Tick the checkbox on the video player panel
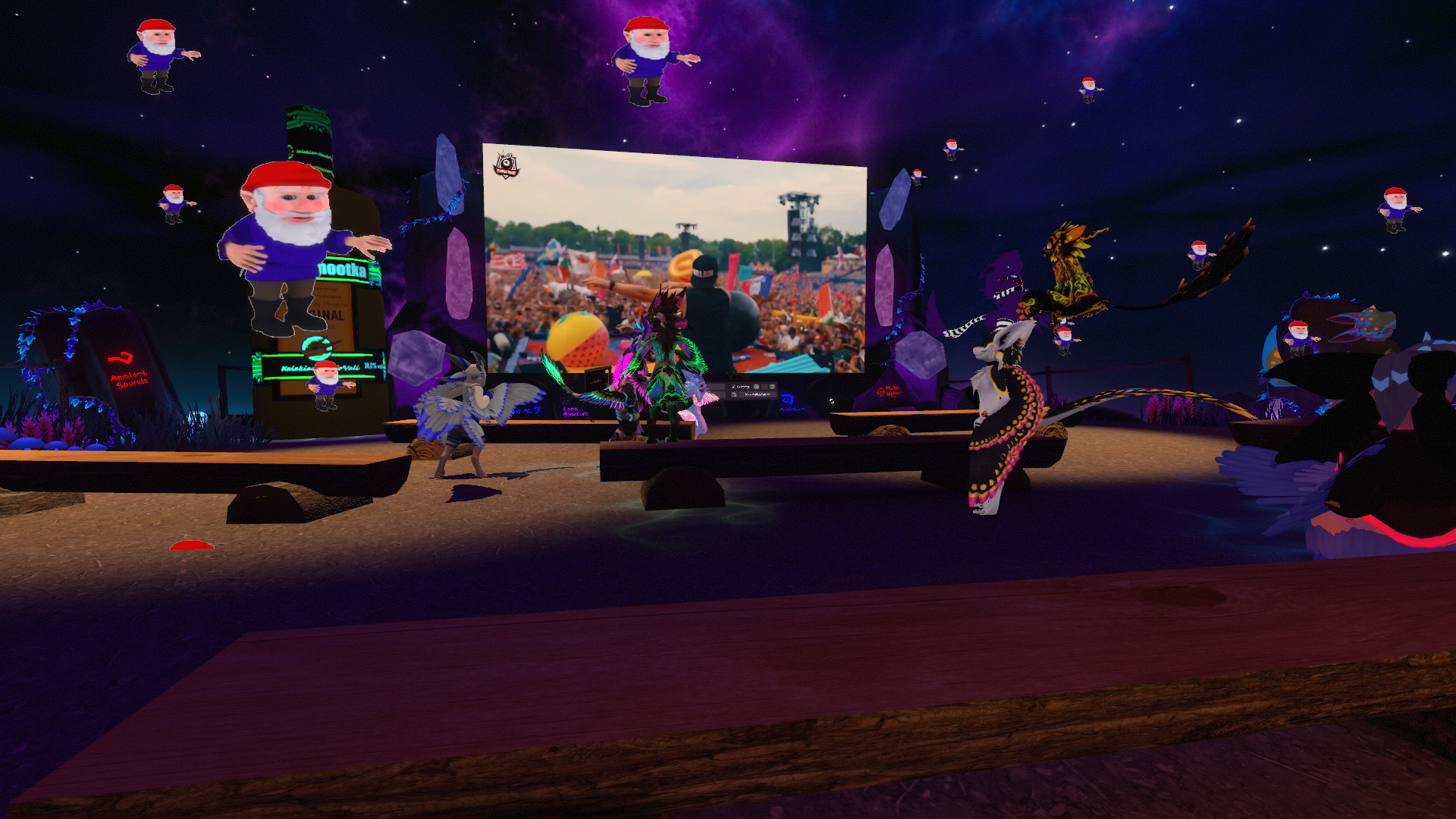 [x=733, y=387]
